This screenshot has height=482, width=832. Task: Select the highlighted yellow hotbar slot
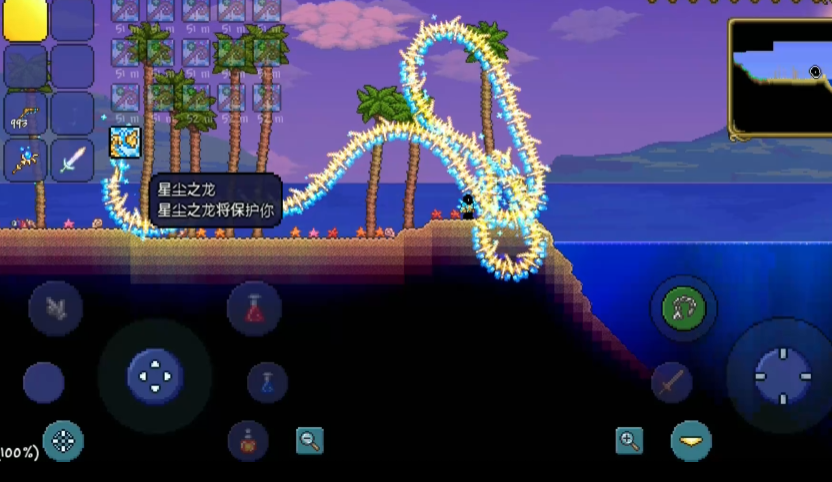[26, 20]
